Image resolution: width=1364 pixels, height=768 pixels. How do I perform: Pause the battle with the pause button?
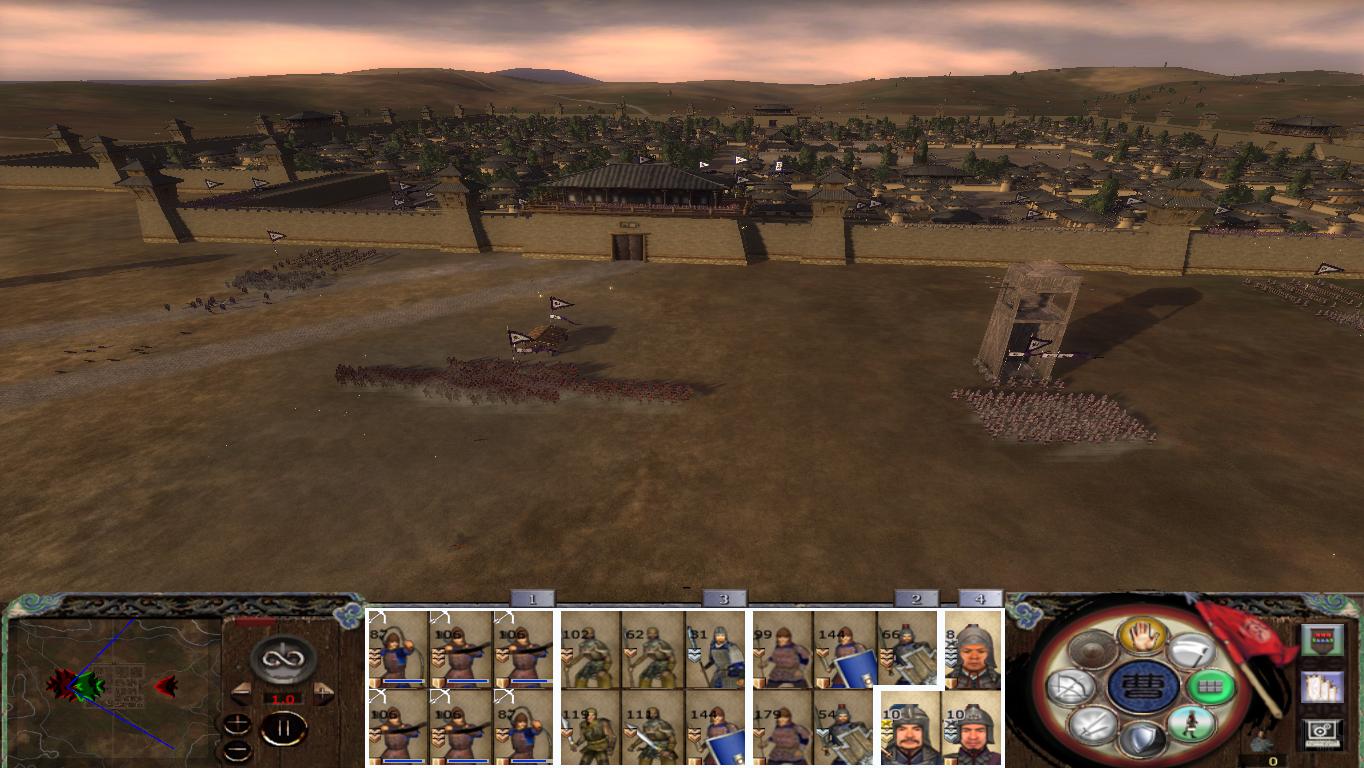285,727
